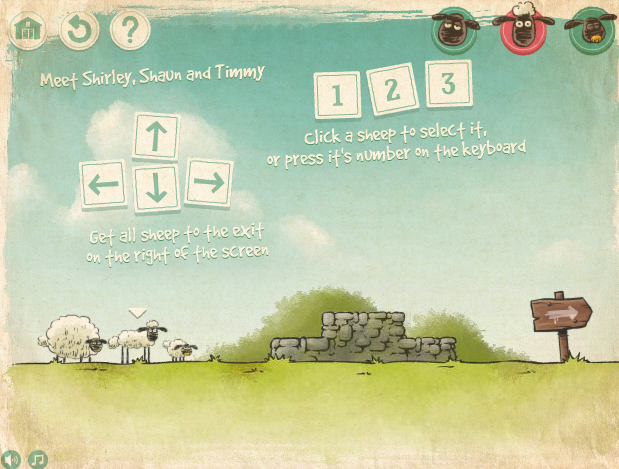Restart the level with the circular arrow
The image size is (619, 469).
tap(78, 30)
